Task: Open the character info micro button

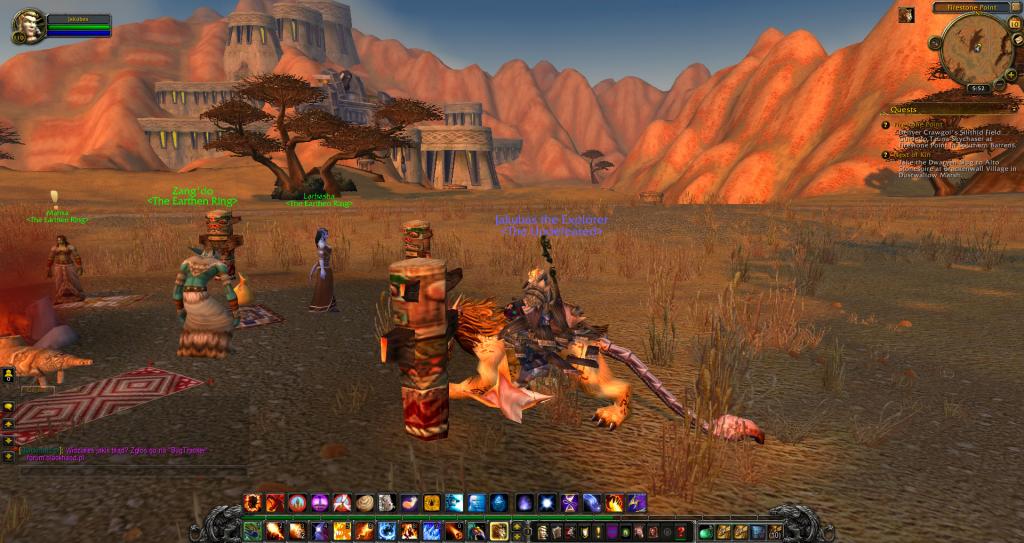Action: (x=543, y=531)
